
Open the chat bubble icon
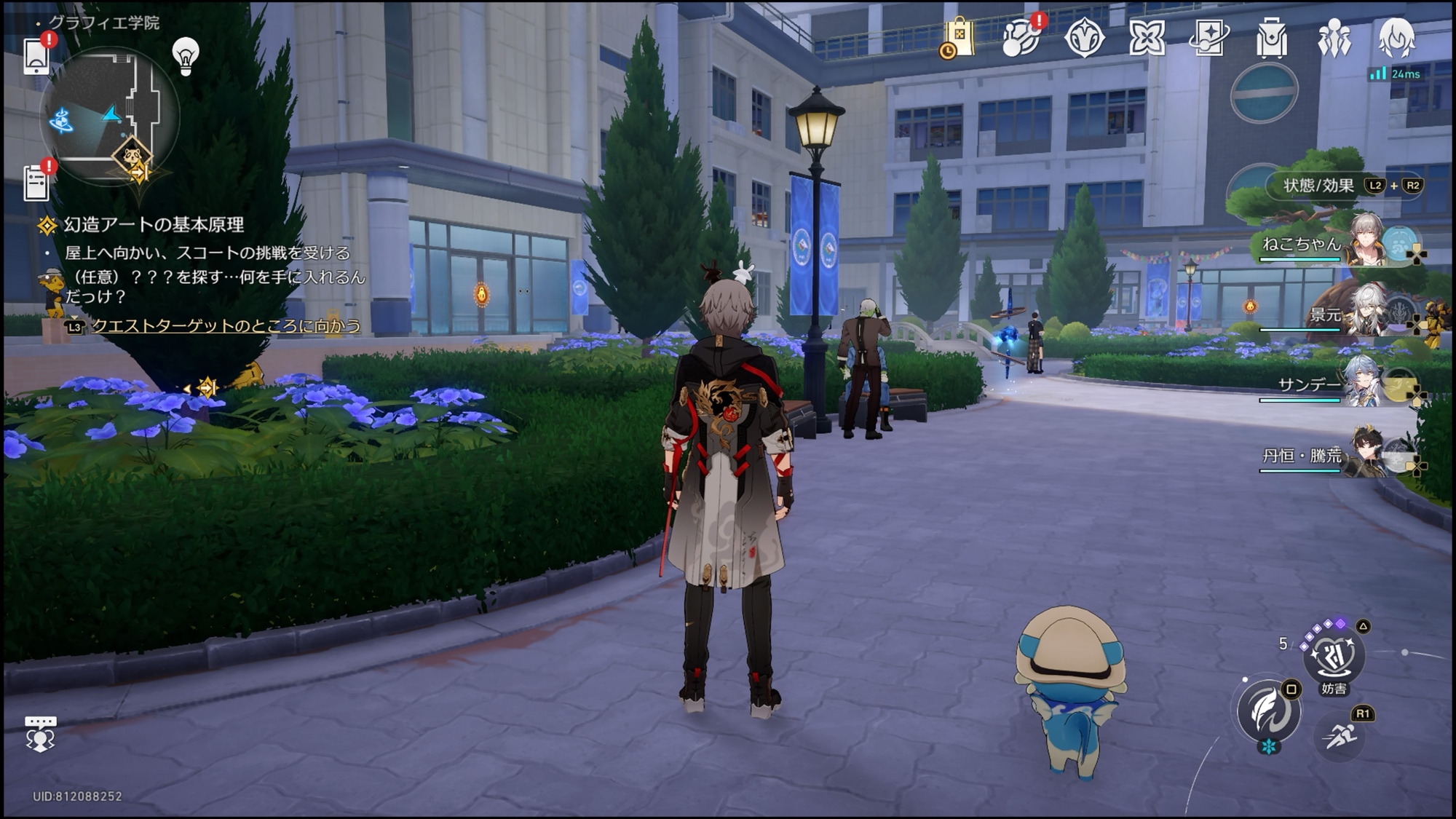point(40,733)
